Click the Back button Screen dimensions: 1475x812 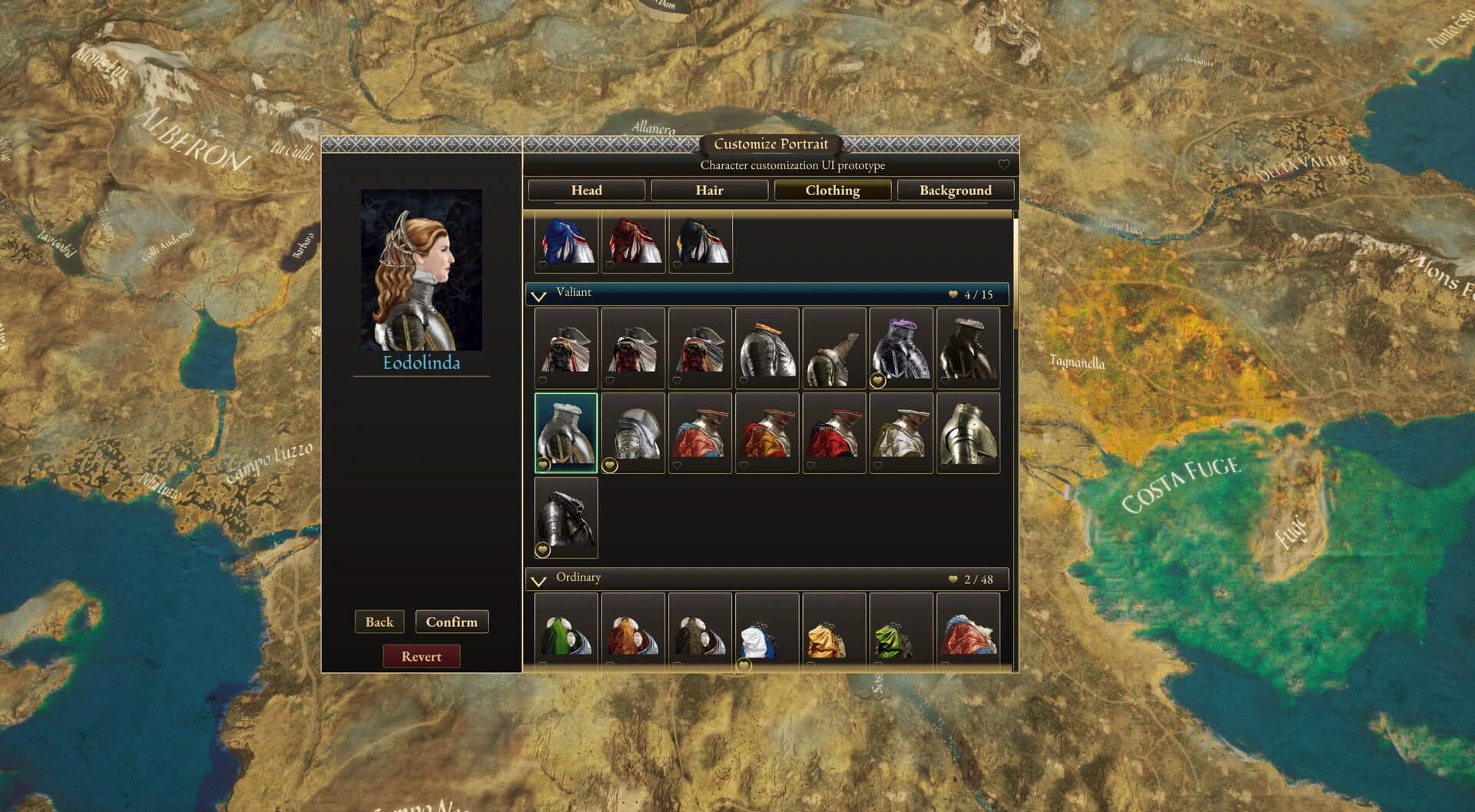coord(378,621)
